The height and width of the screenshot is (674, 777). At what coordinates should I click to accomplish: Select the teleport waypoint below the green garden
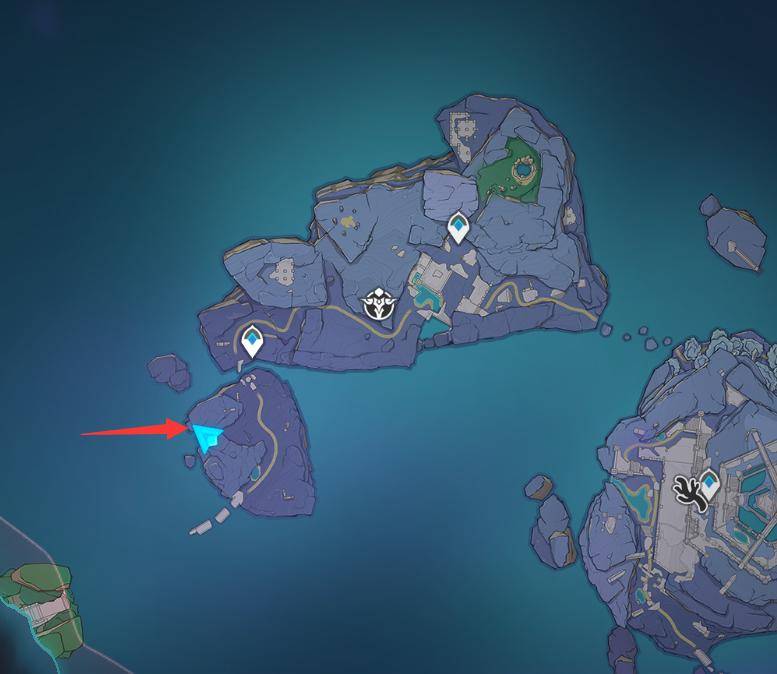459,227
